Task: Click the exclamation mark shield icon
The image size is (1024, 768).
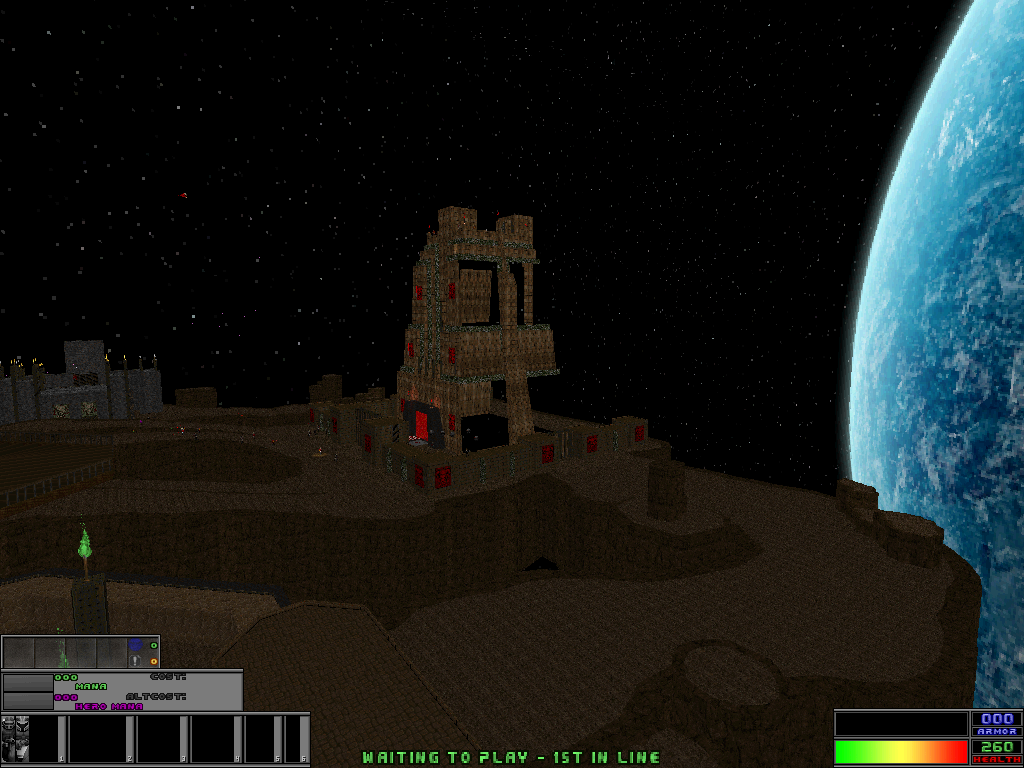Action: (x=135, y=661)
